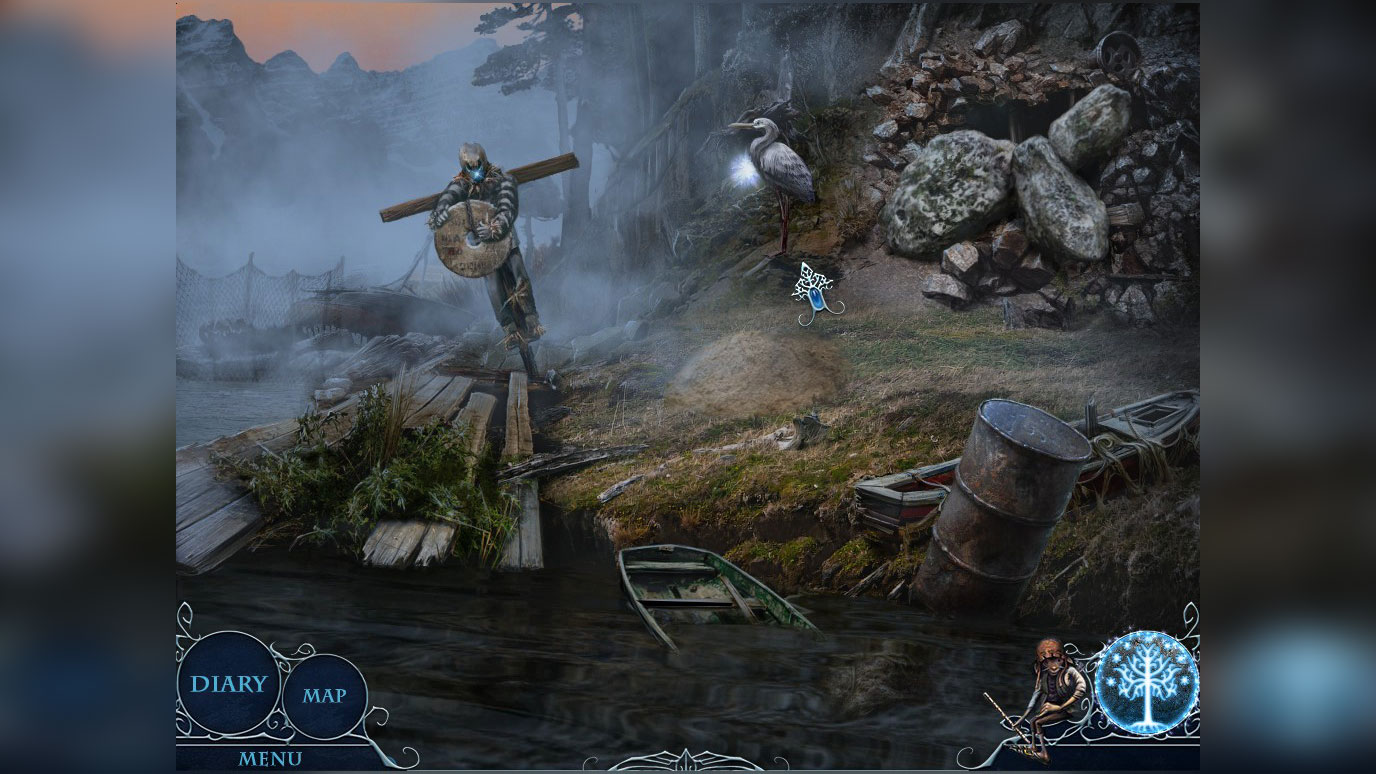
Task: Open the Map
Action: click(x=325, y=696)
